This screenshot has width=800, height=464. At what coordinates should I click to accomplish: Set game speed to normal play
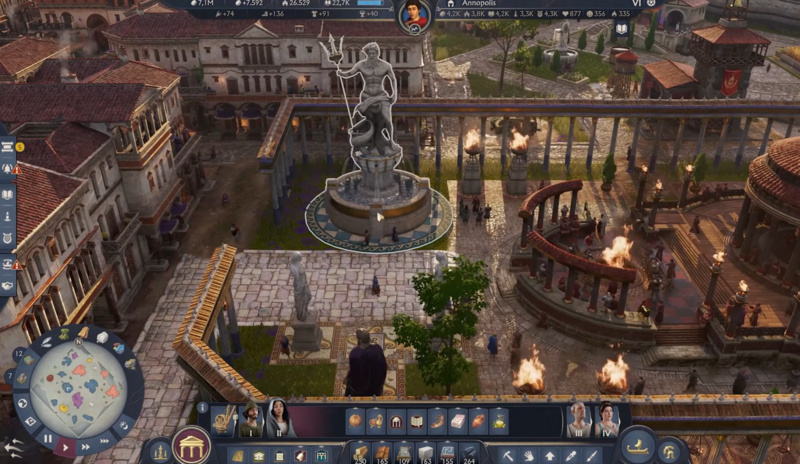click(x=65, y=446)
